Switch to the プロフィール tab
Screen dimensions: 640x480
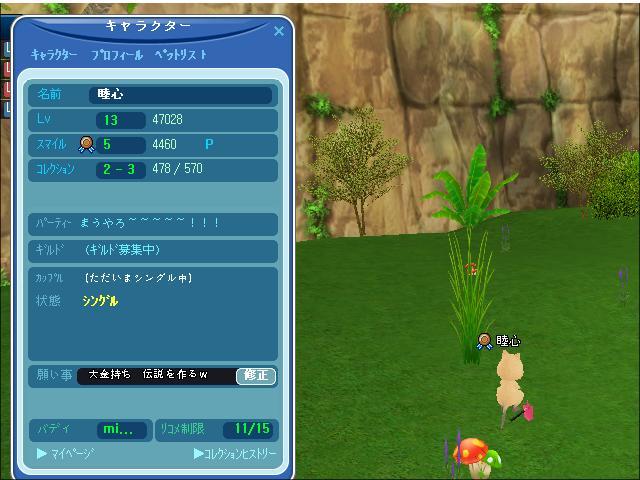pyautogui.click(x=117, y=55)
